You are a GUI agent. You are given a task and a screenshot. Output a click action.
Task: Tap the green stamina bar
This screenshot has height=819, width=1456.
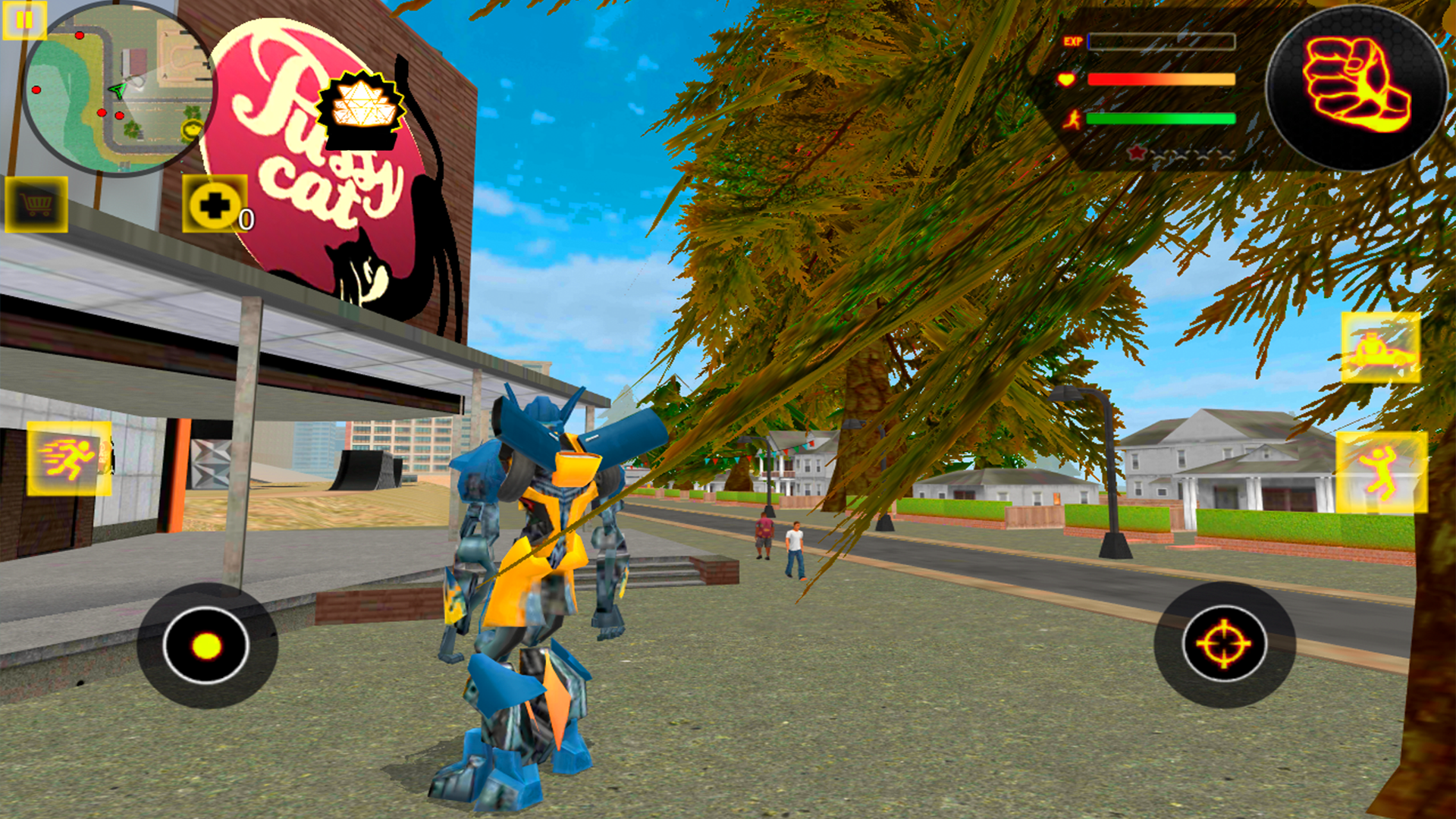coord(1160,120)
